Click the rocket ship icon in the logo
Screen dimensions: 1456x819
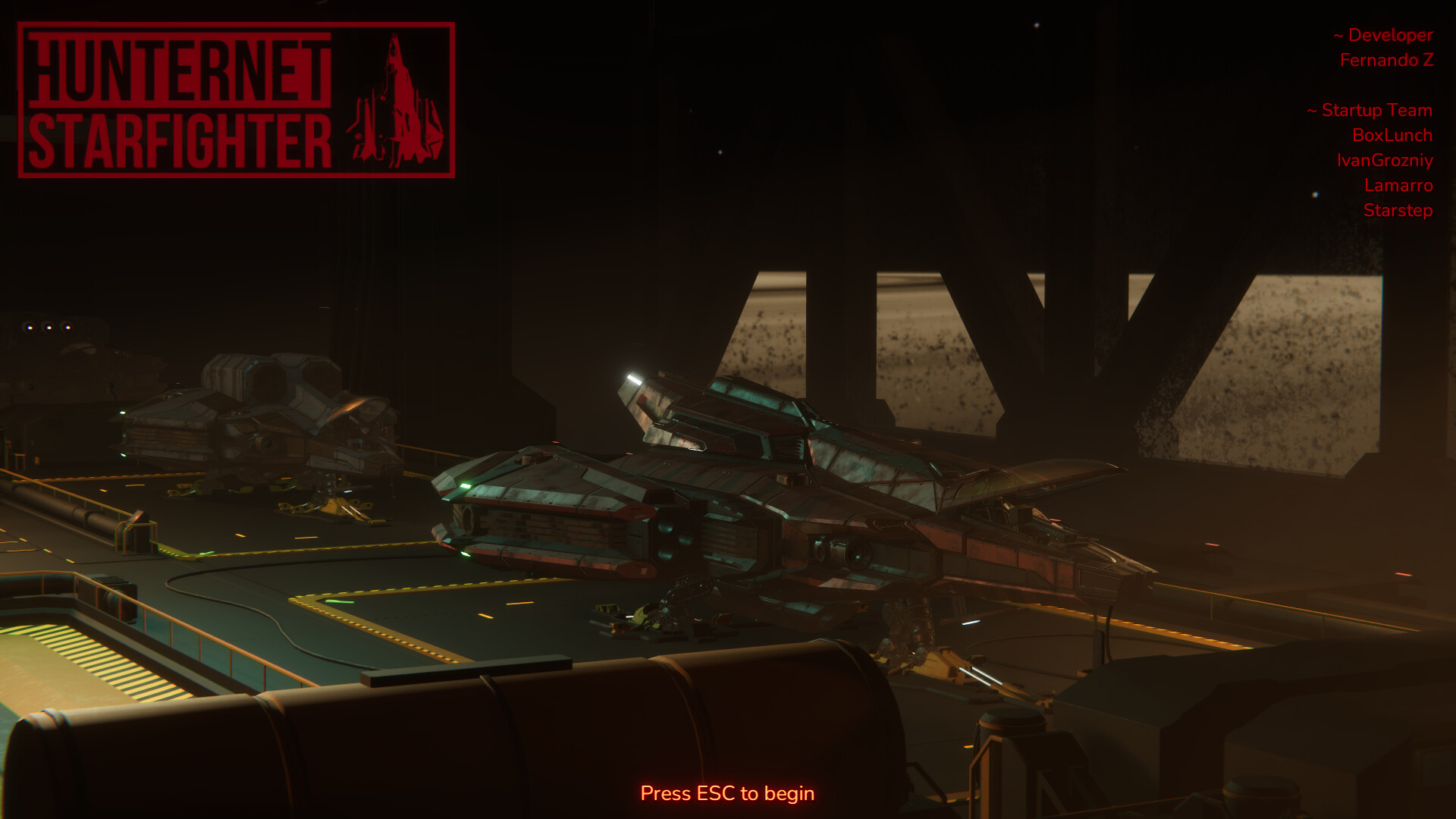coord(397,99)
